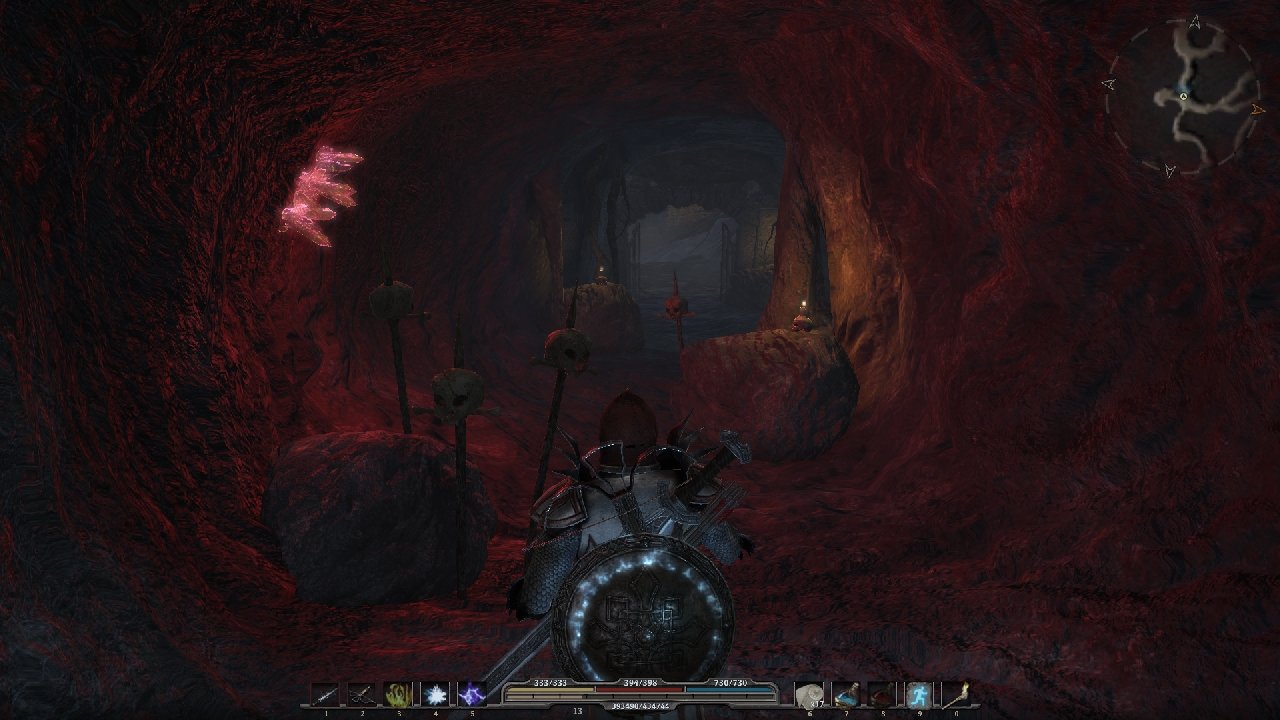Drink the red health potion
Viewport: 1280px width, 720px height.
(882, 694)
